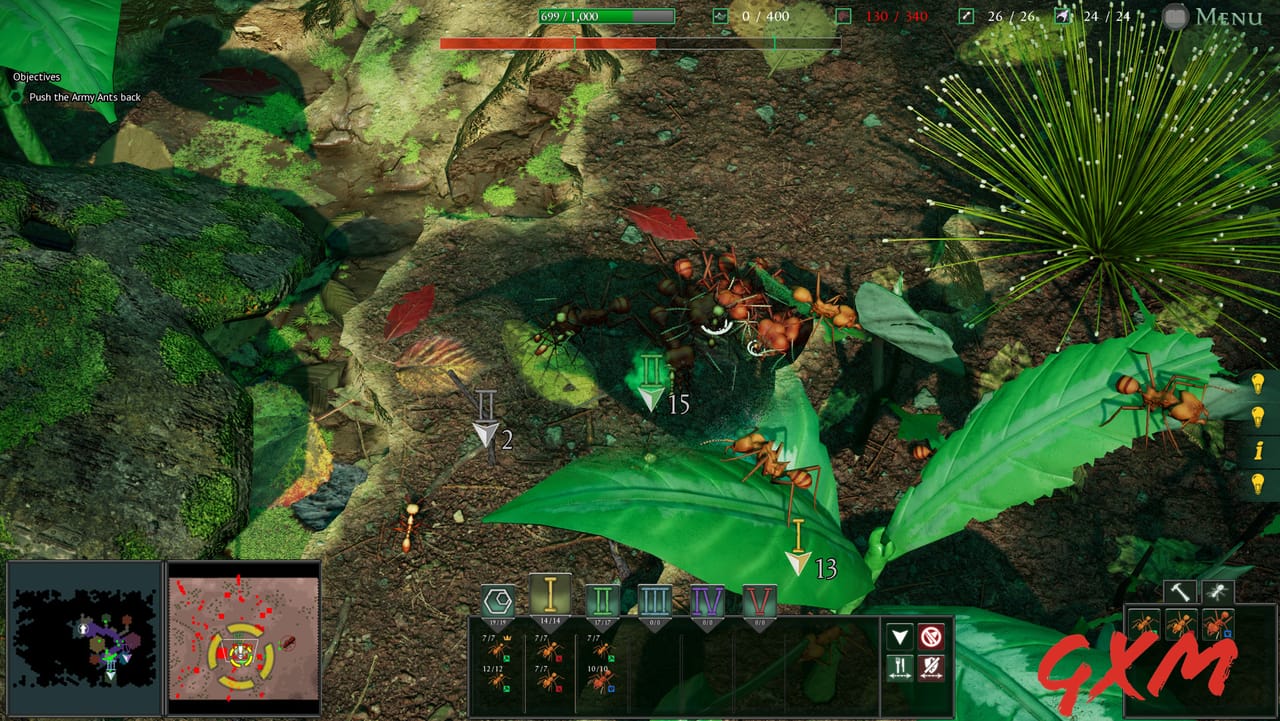Click the objective 'Push the Army Ants back'
The height and width of the screenshot is (721, 1280).
[x=84, y=97]
